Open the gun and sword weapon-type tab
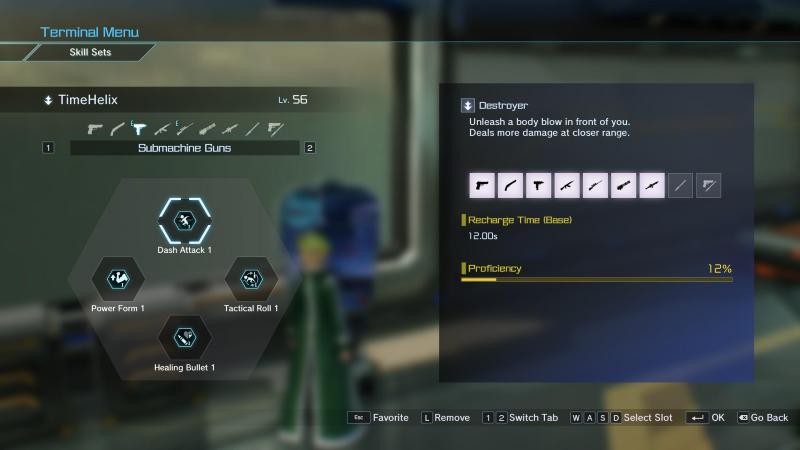This screenshot has height=450, width=800. 274,128
